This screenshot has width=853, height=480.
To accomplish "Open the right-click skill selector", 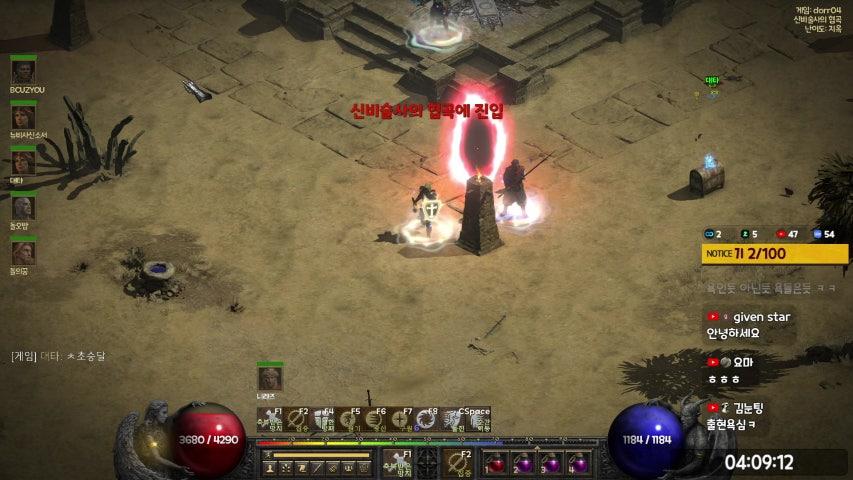I will click(459, 463).
